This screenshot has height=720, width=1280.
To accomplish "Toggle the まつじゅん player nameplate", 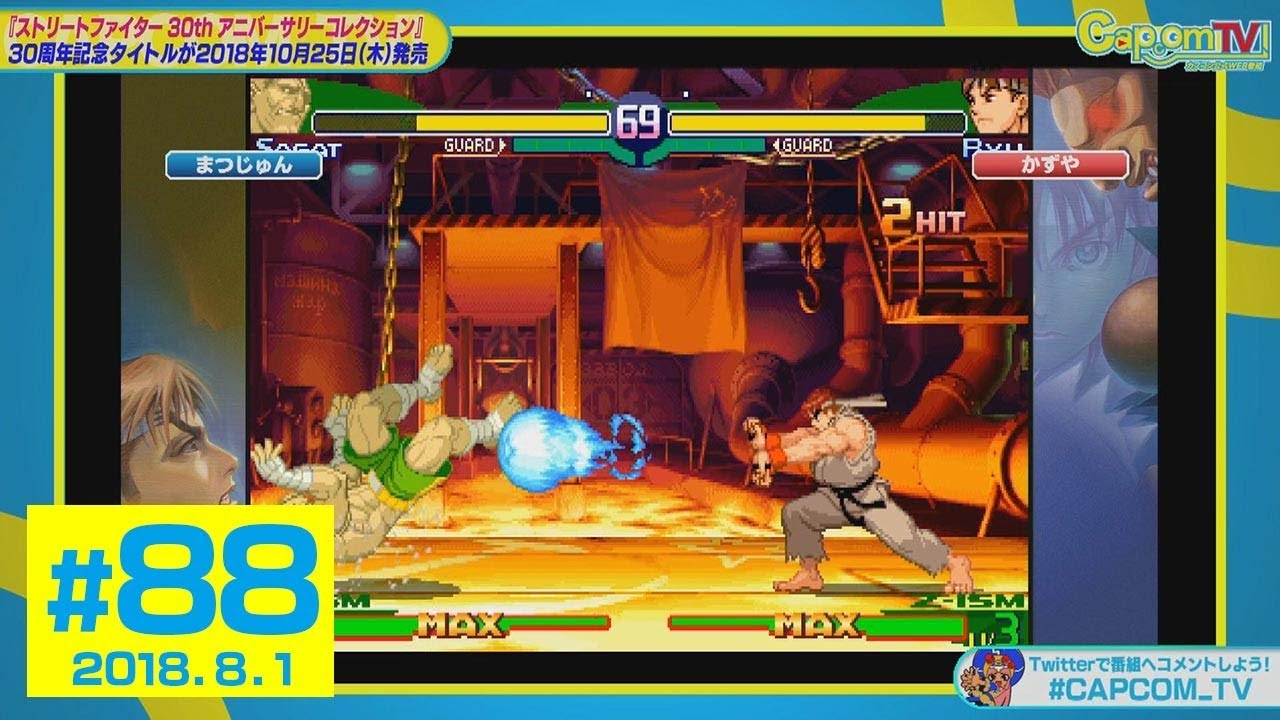I will click(x=243, y=165).
